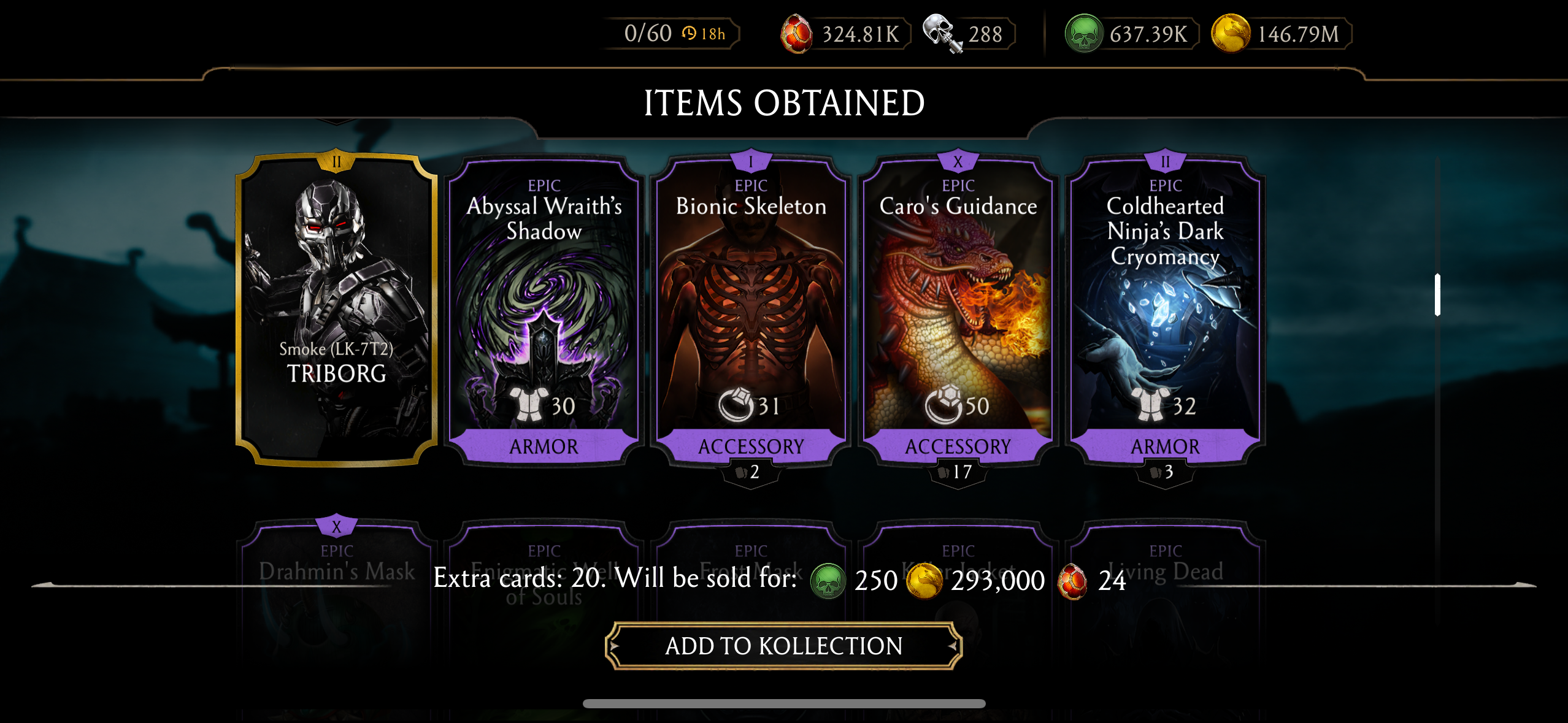
Task: Click the X fusion badge atop Caro's Guidance
Action: 959,160
